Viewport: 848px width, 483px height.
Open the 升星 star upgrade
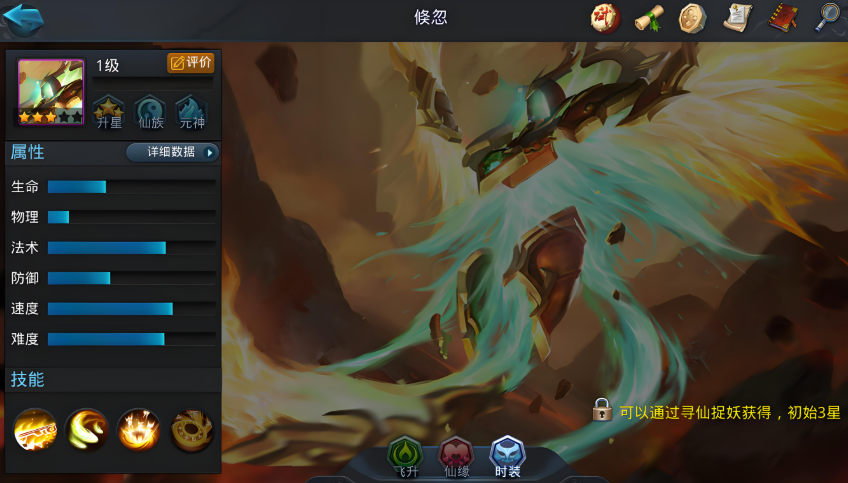click(x=109, y=111)
